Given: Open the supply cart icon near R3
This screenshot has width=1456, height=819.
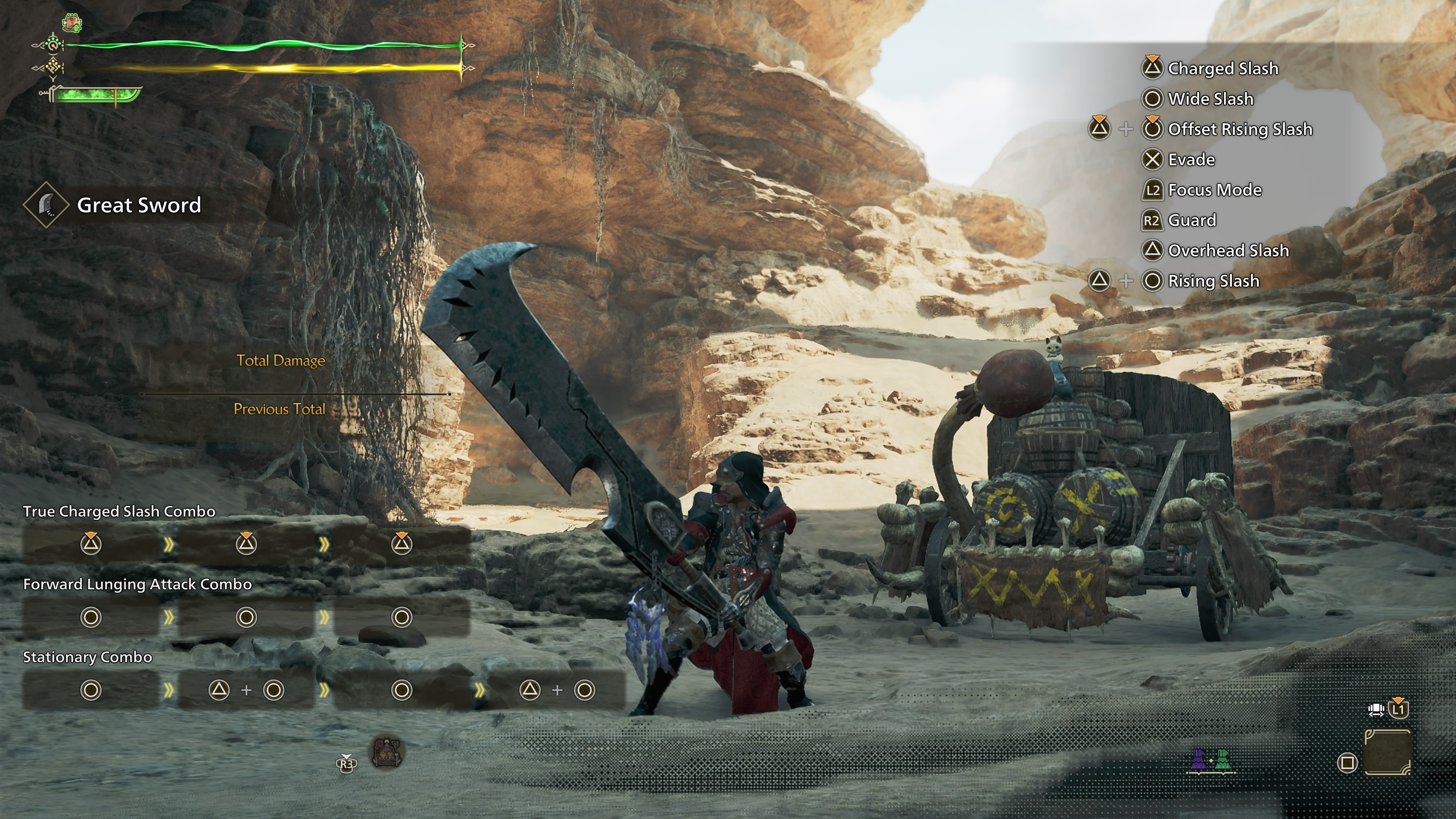Looking at the screenshot, I should [387, 753].
